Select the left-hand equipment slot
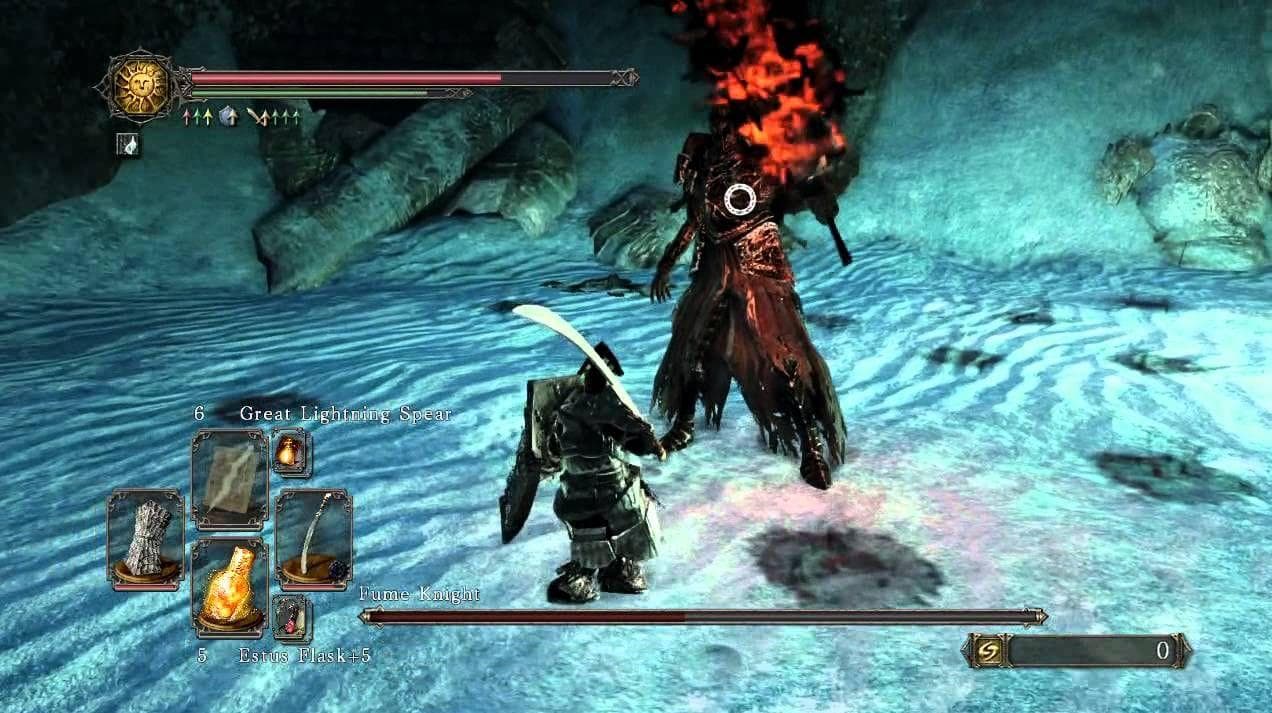This screenshot has height=713, width=1272. click(x=145, y=537)
